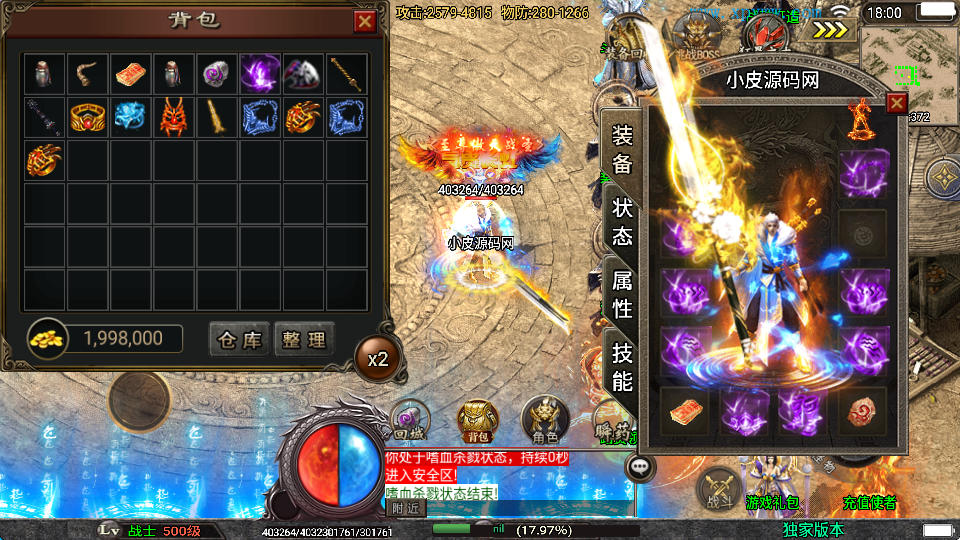This screenshot has height=540, width=960.
Task: Open the 属性 attributes tab
Action: click(622, 294)
